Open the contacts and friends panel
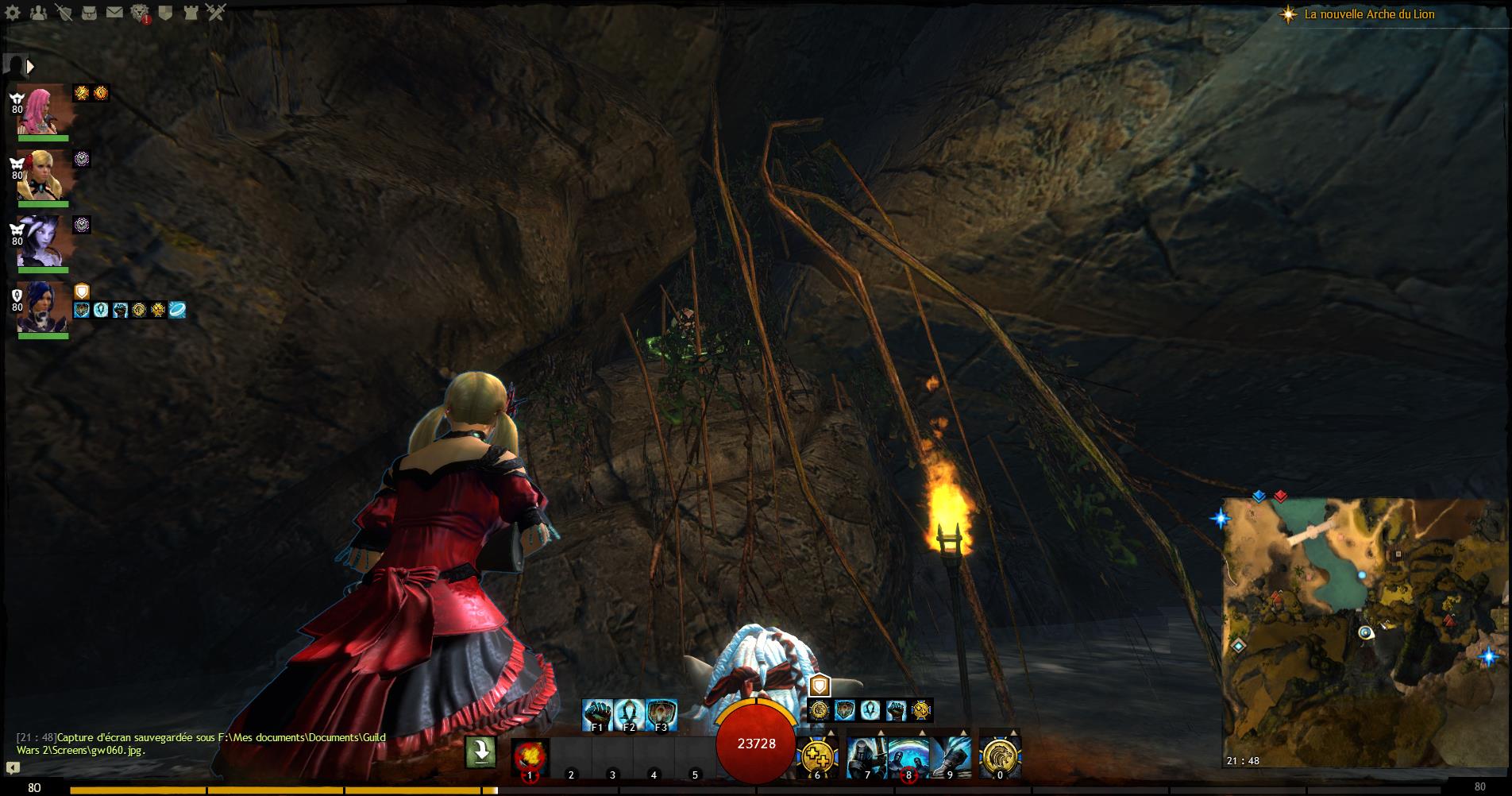1512x796 pixels. (39, 13)
